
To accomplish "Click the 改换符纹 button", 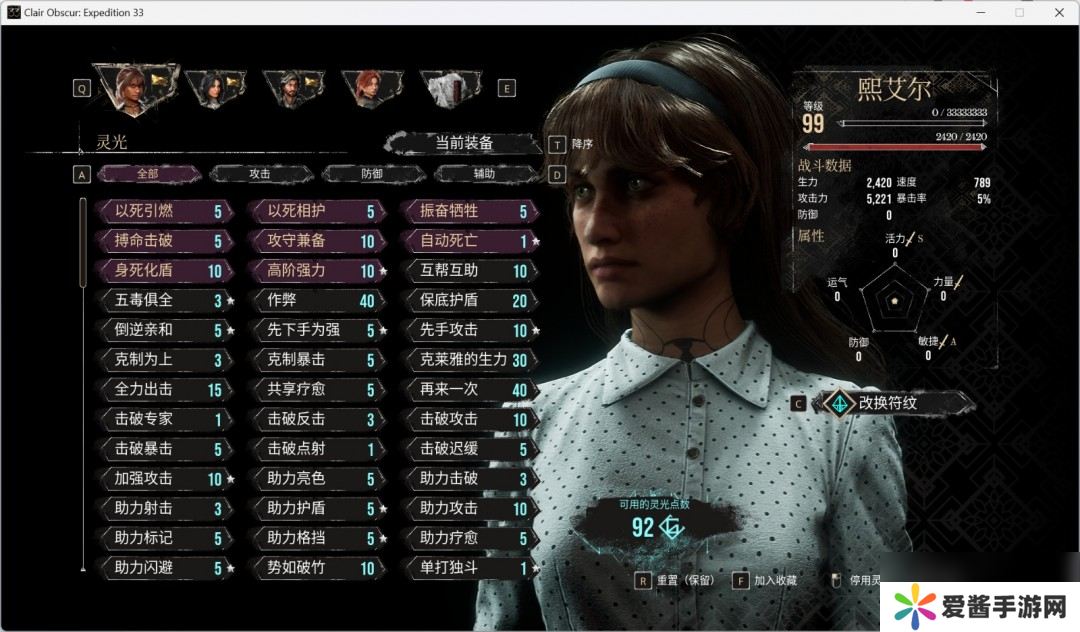I will 893,403.
